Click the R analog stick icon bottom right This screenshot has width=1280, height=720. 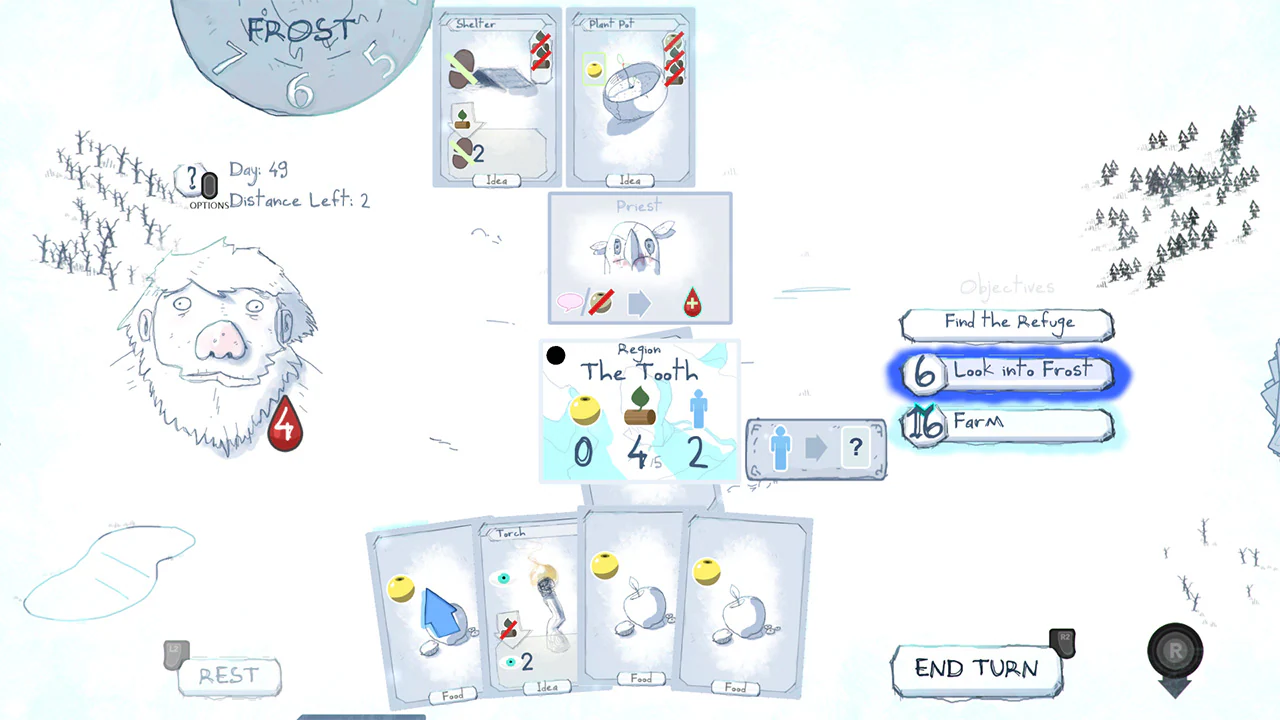1175,650
